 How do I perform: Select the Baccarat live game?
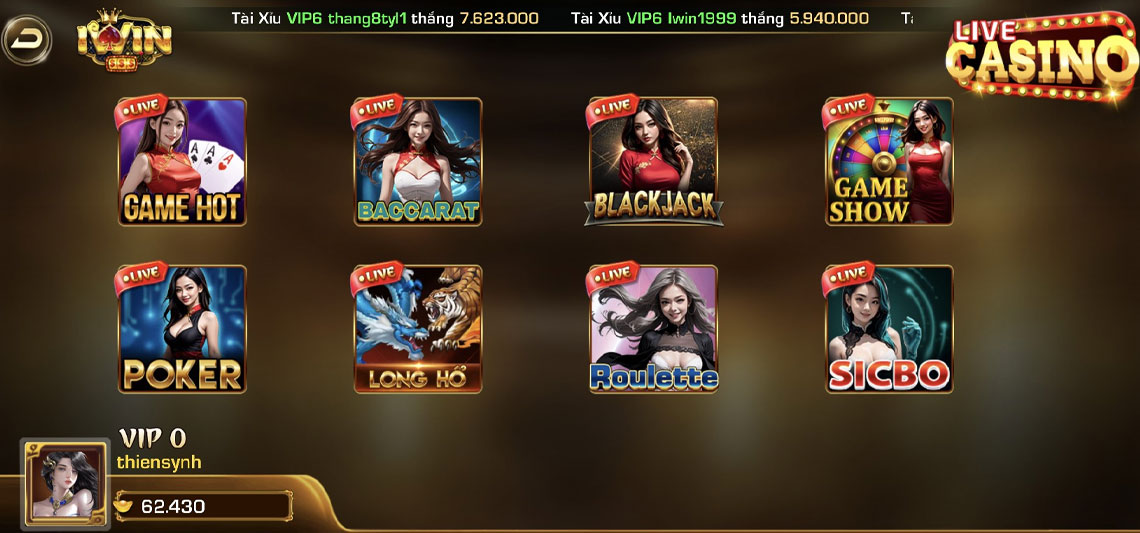coord(418,162)
